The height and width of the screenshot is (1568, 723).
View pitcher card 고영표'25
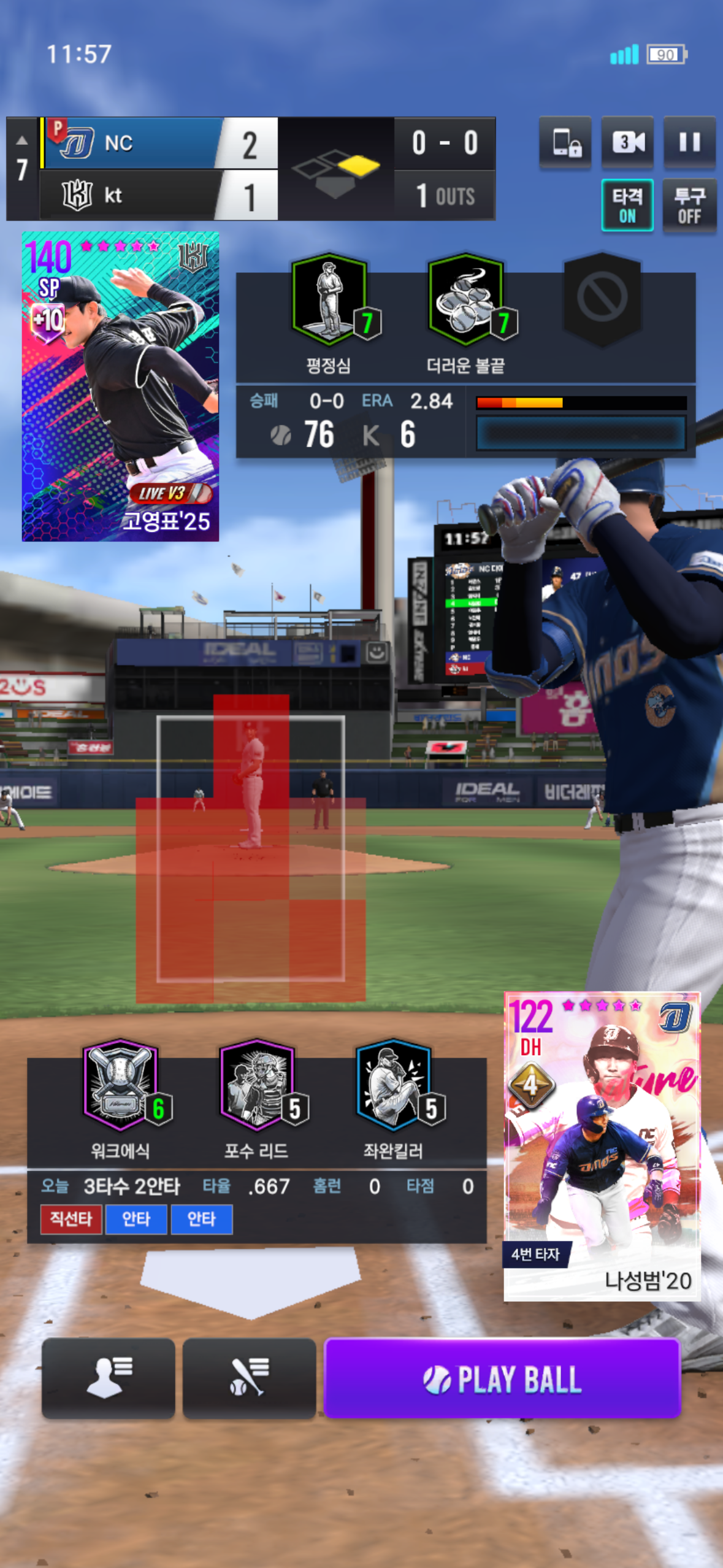point(120,386)
